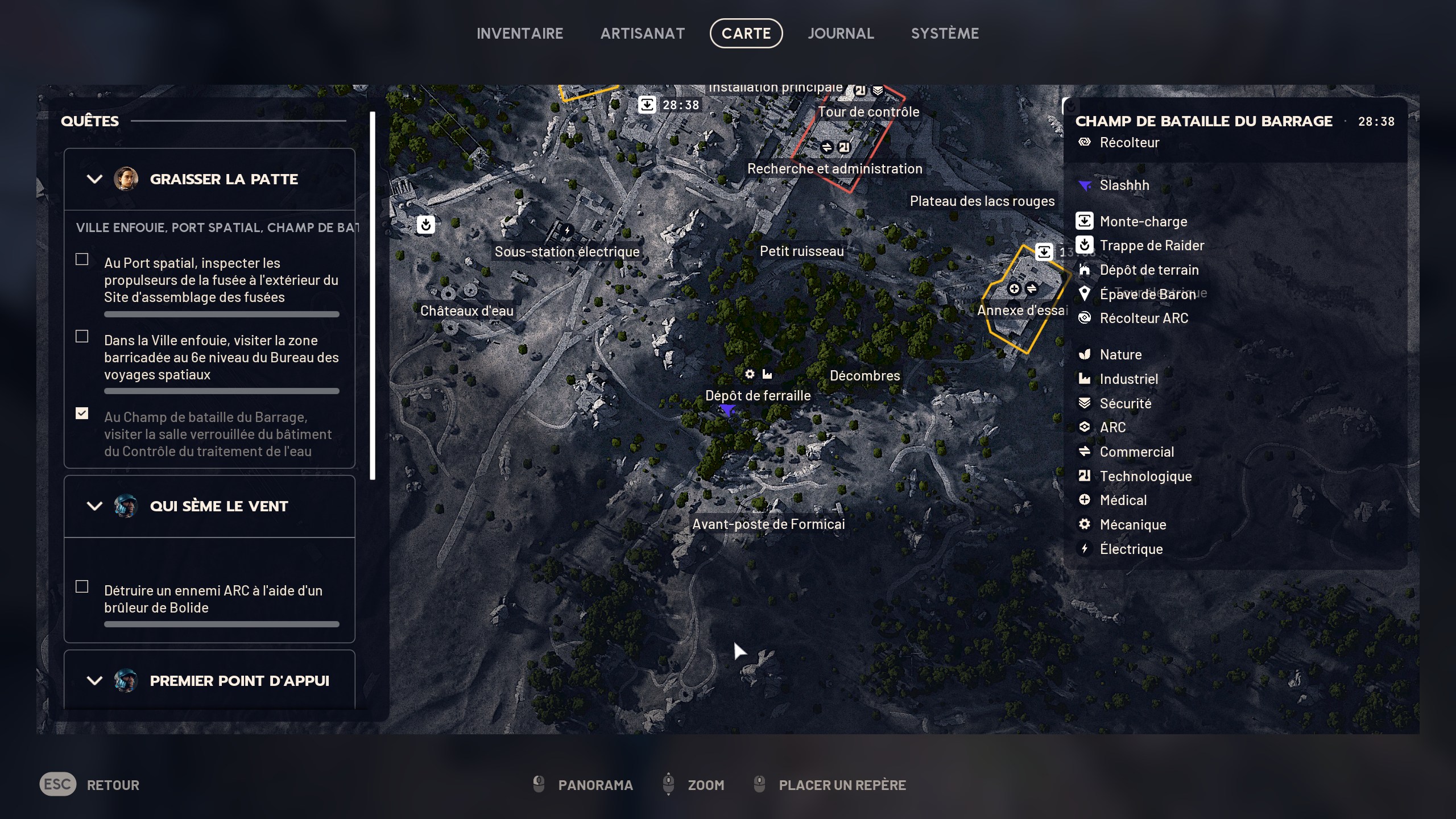Click the Médical cross icon in the legend
This screenshot has height=819, width=1456.
pyautogui.click(x=1084, y=500)
